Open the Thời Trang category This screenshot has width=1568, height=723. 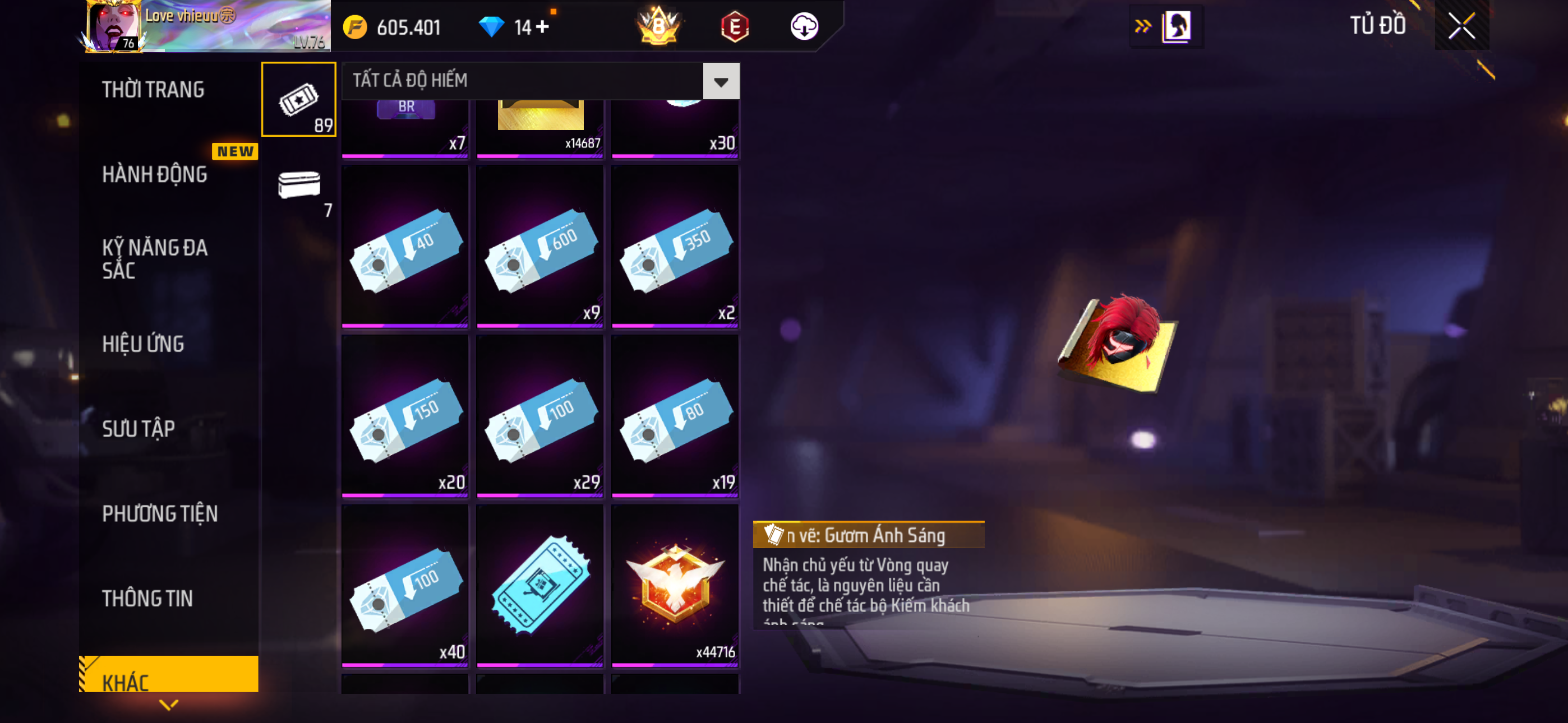click(x=154, y=90)
